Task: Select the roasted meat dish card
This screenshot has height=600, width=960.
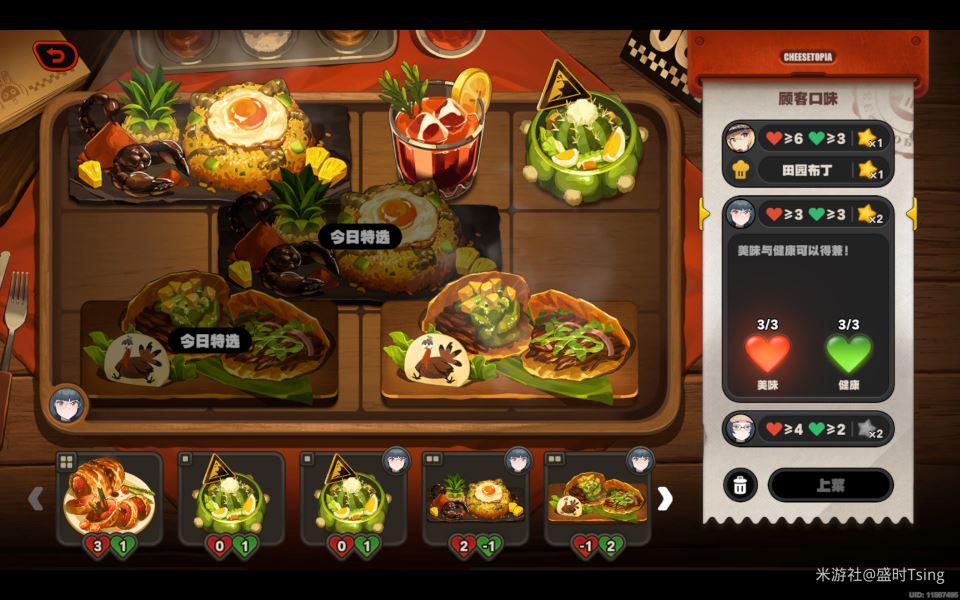Action: (109, 498)
